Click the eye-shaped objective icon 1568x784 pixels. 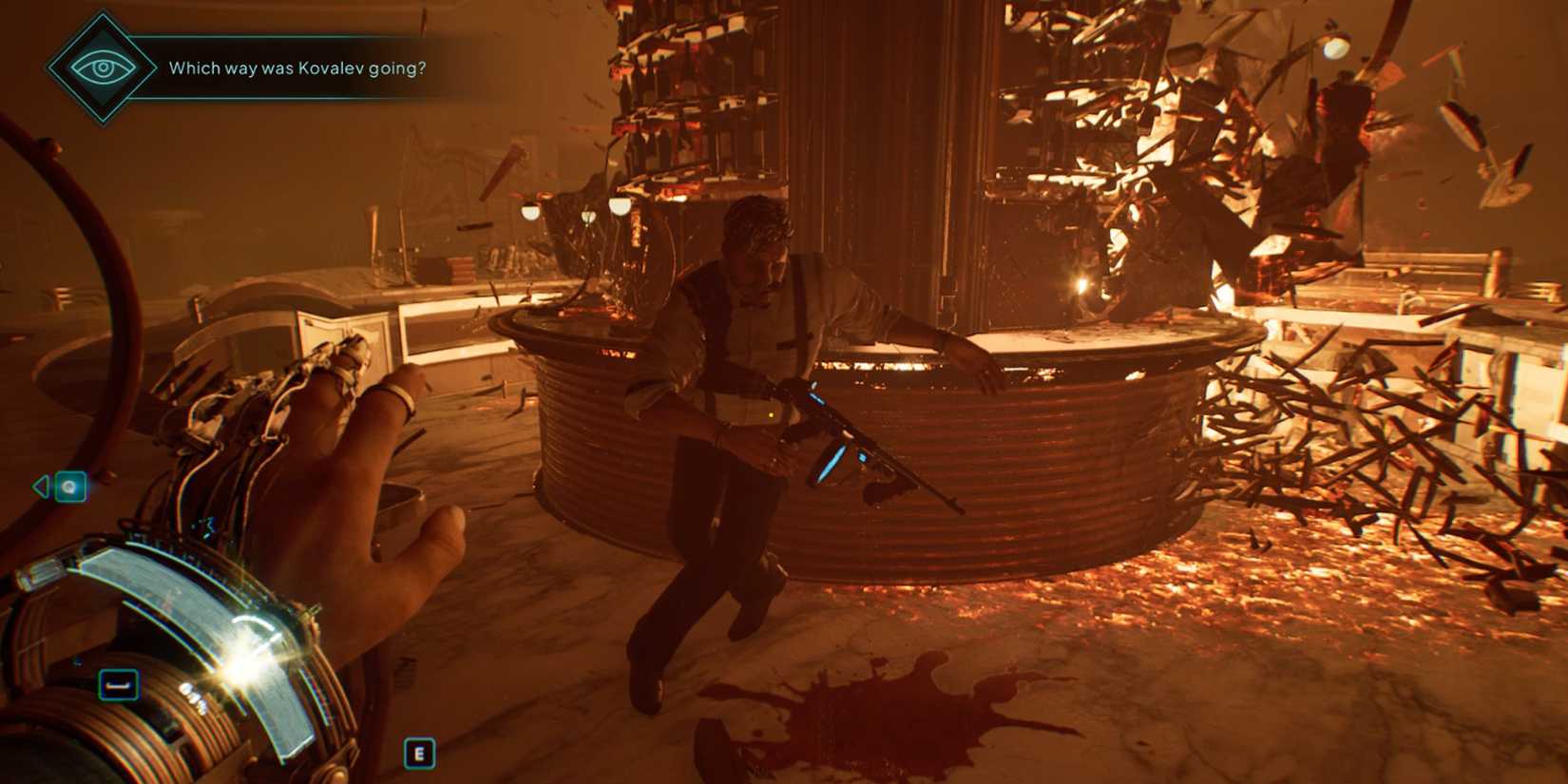[103, 67]
